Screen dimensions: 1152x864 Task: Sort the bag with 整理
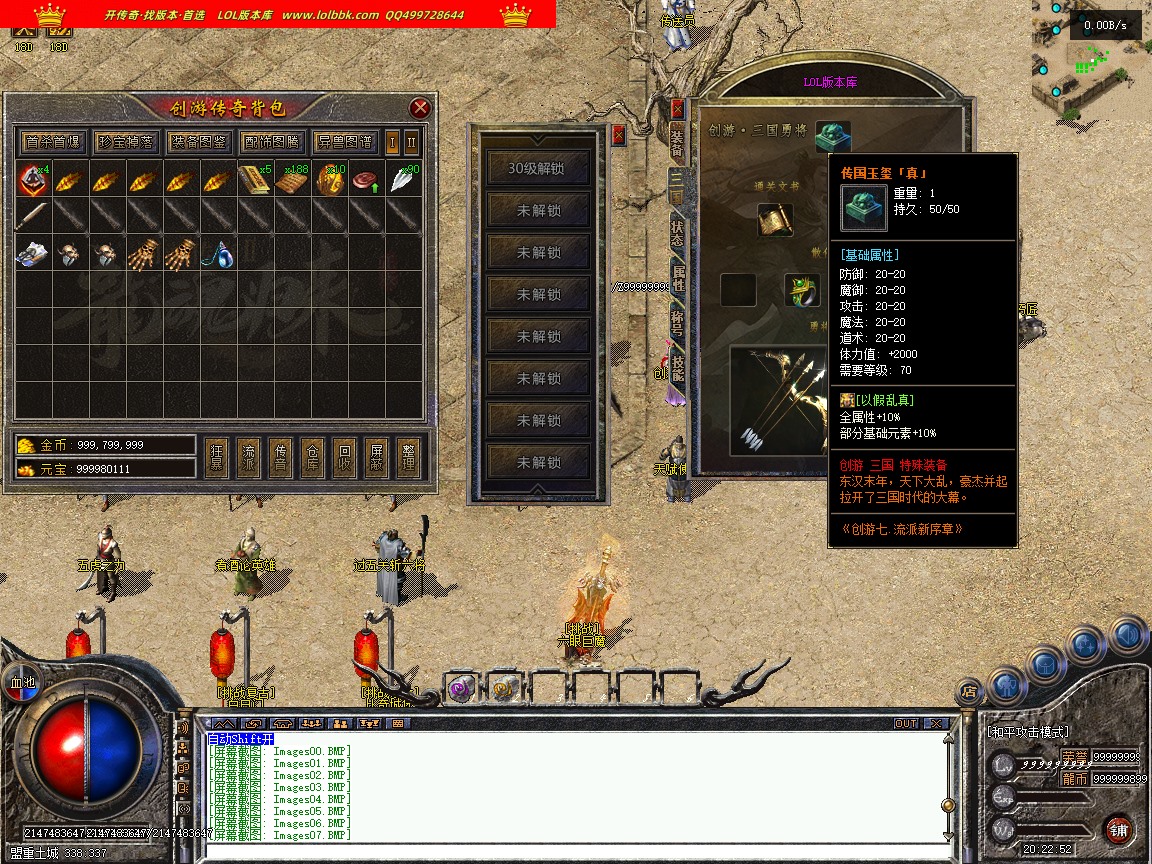click(407, 459)
